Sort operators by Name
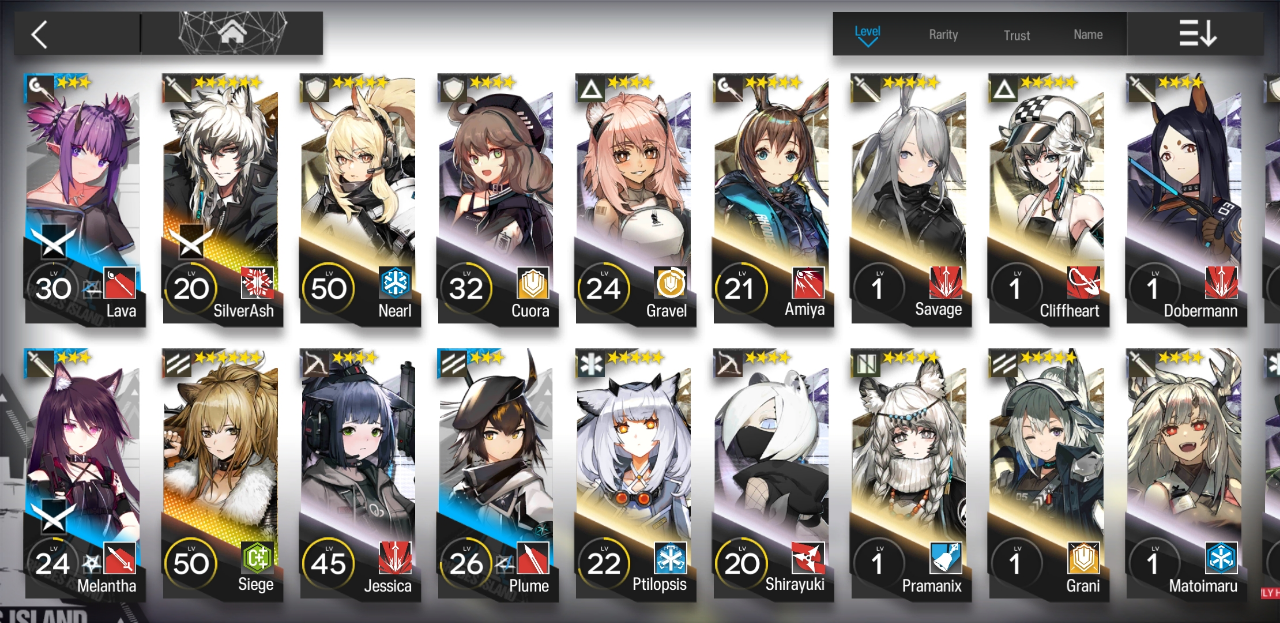 tap(1088, 35)
